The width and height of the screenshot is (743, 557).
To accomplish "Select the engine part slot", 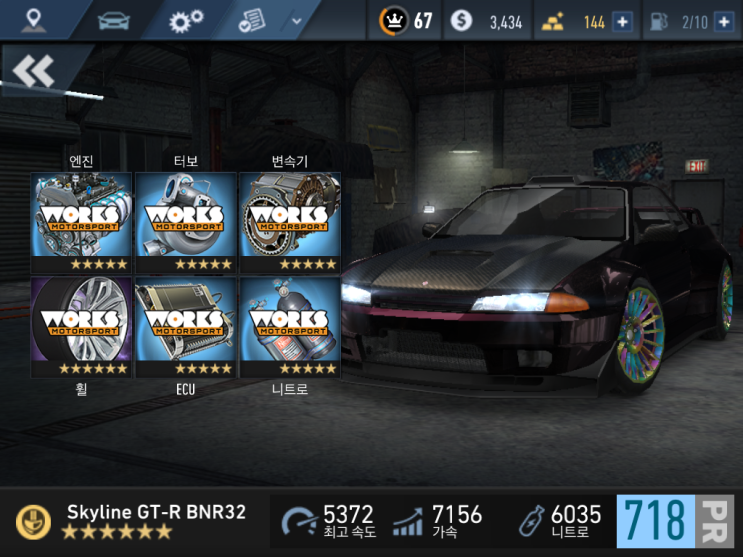I will tap(81, 223).
